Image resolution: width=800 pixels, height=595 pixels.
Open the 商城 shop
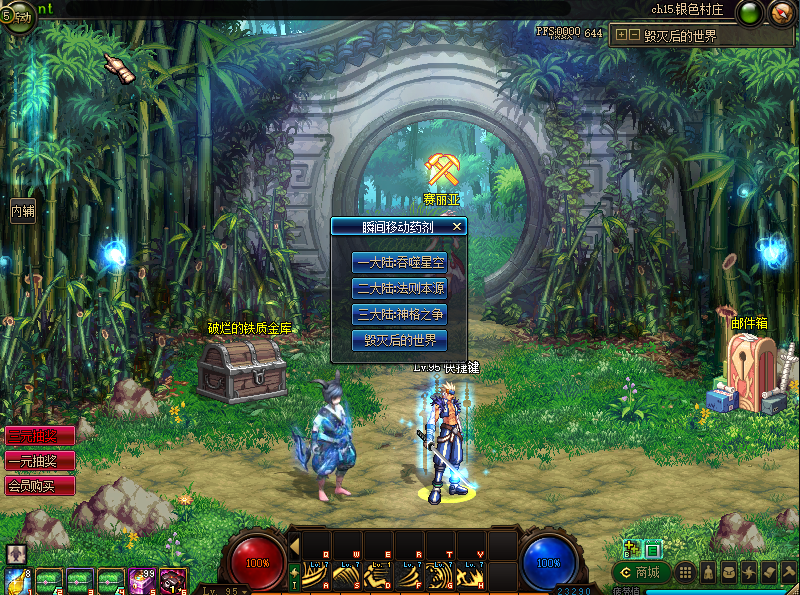(x=640, y=573)
